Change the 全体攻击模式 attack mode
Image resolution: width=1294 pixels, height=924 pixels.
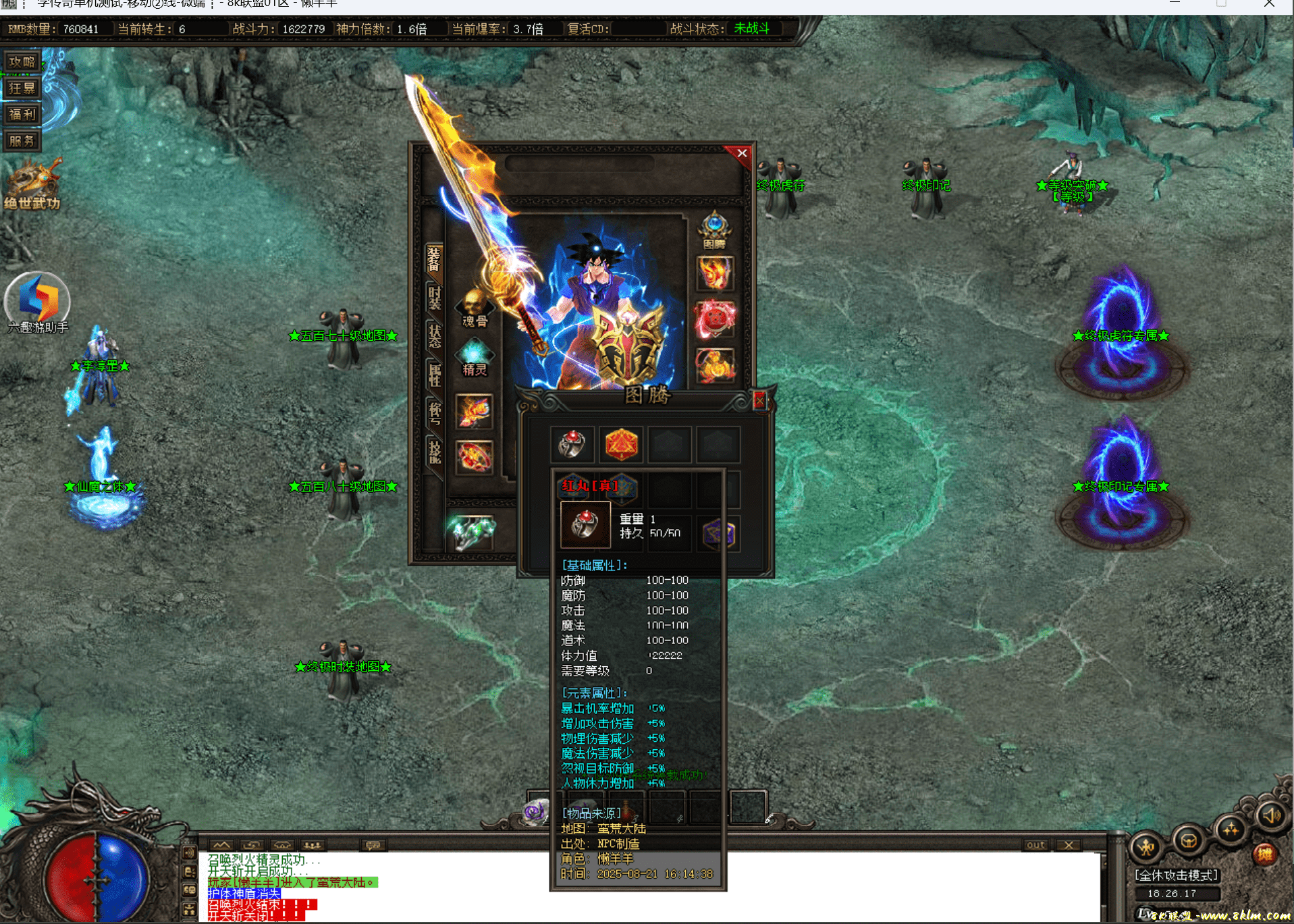1176,875
